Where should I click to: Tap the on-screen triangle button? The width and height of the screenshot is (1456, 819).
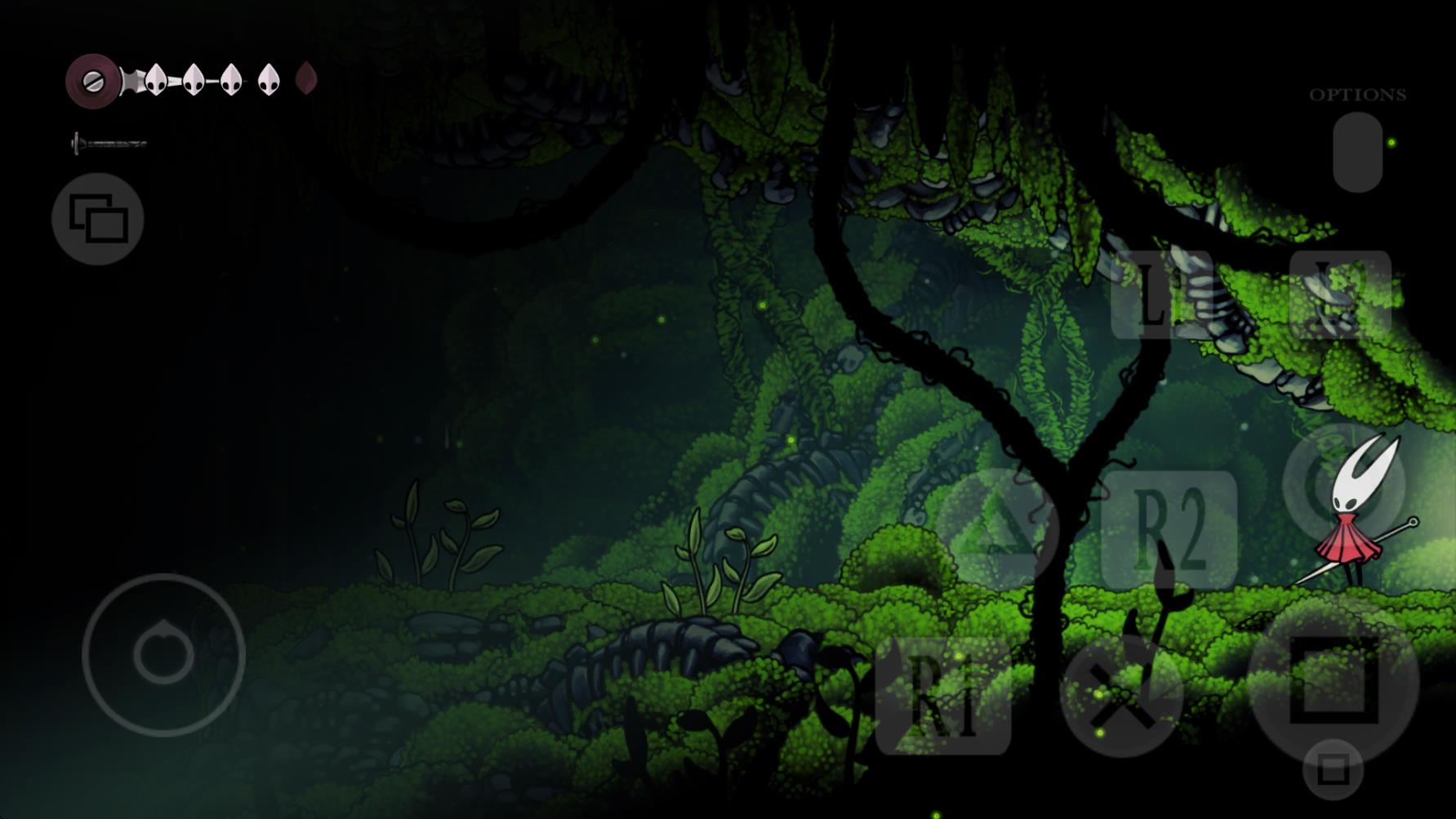(x=997, y=530)
